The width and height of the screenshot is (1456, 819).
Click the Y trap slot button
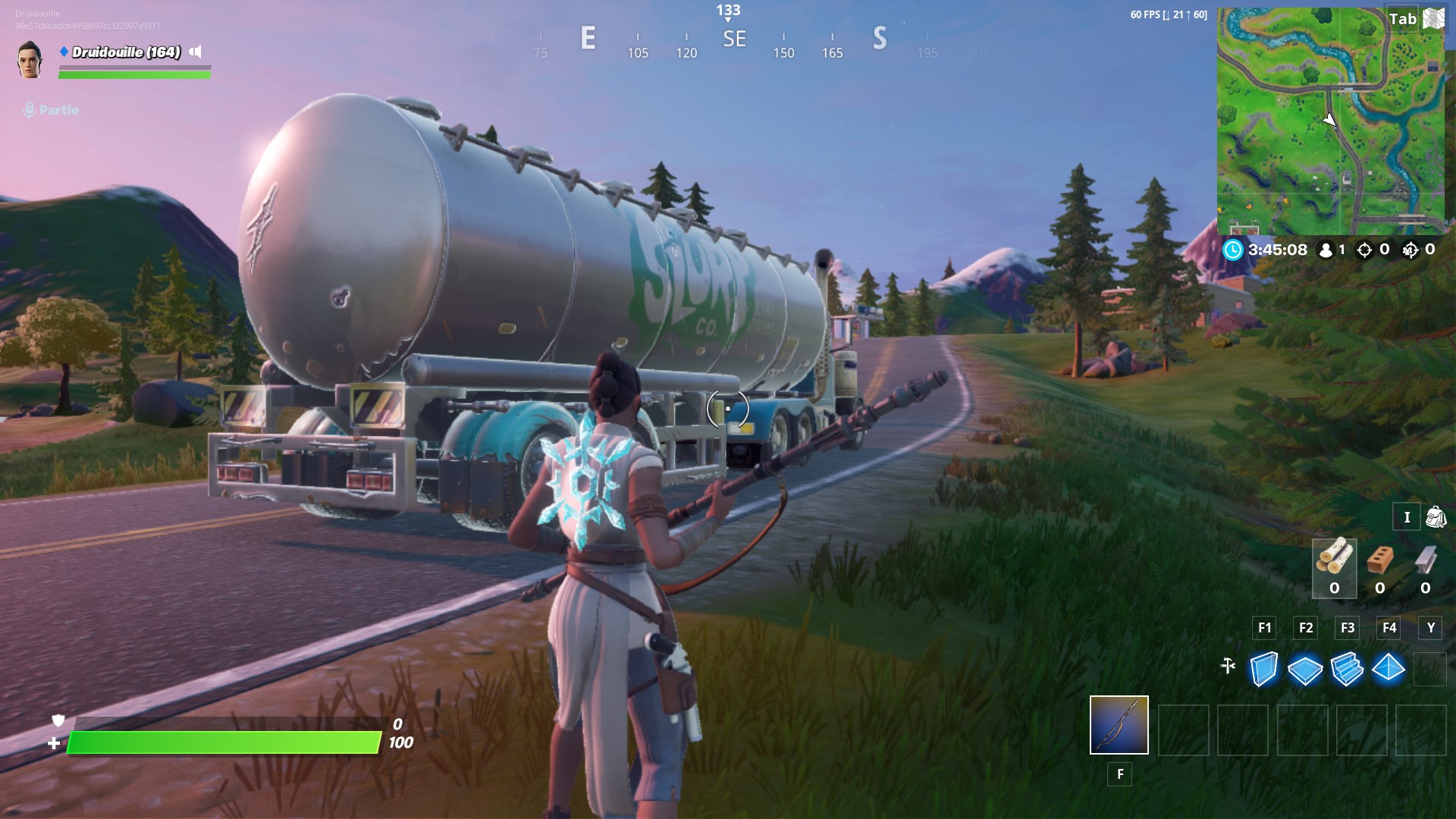coord(1430,628)
